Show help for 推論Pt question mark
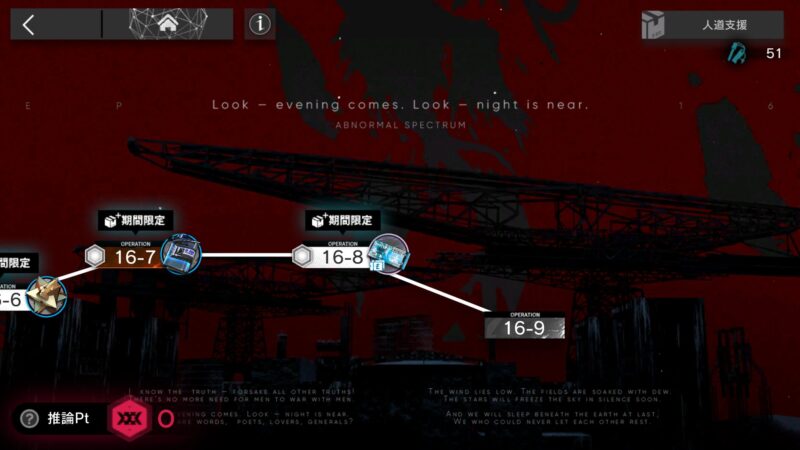This screenshot has height=450, width=800. pos(30,419)
